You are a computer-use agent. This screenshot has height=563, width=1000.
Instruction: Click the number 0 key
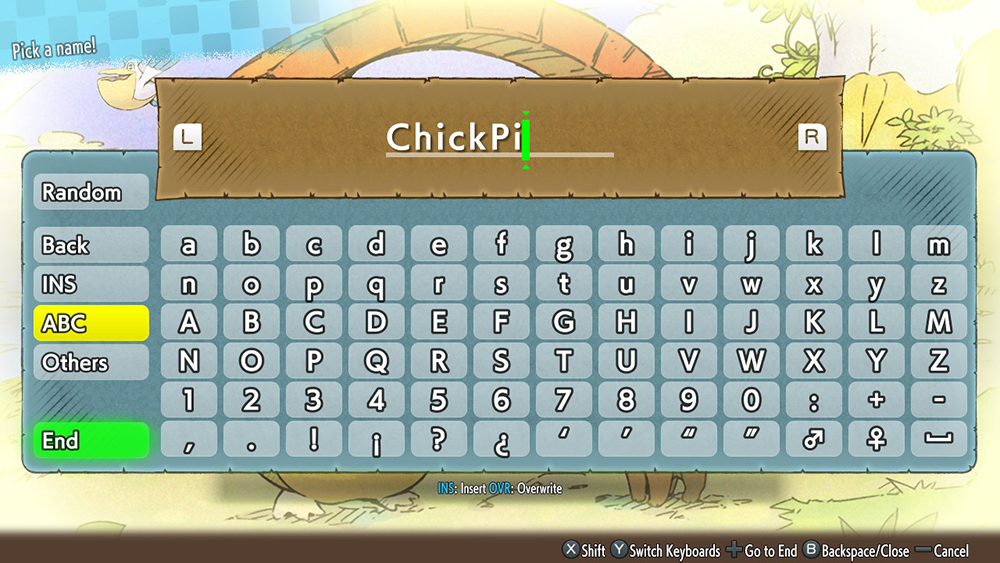[751, 401]
